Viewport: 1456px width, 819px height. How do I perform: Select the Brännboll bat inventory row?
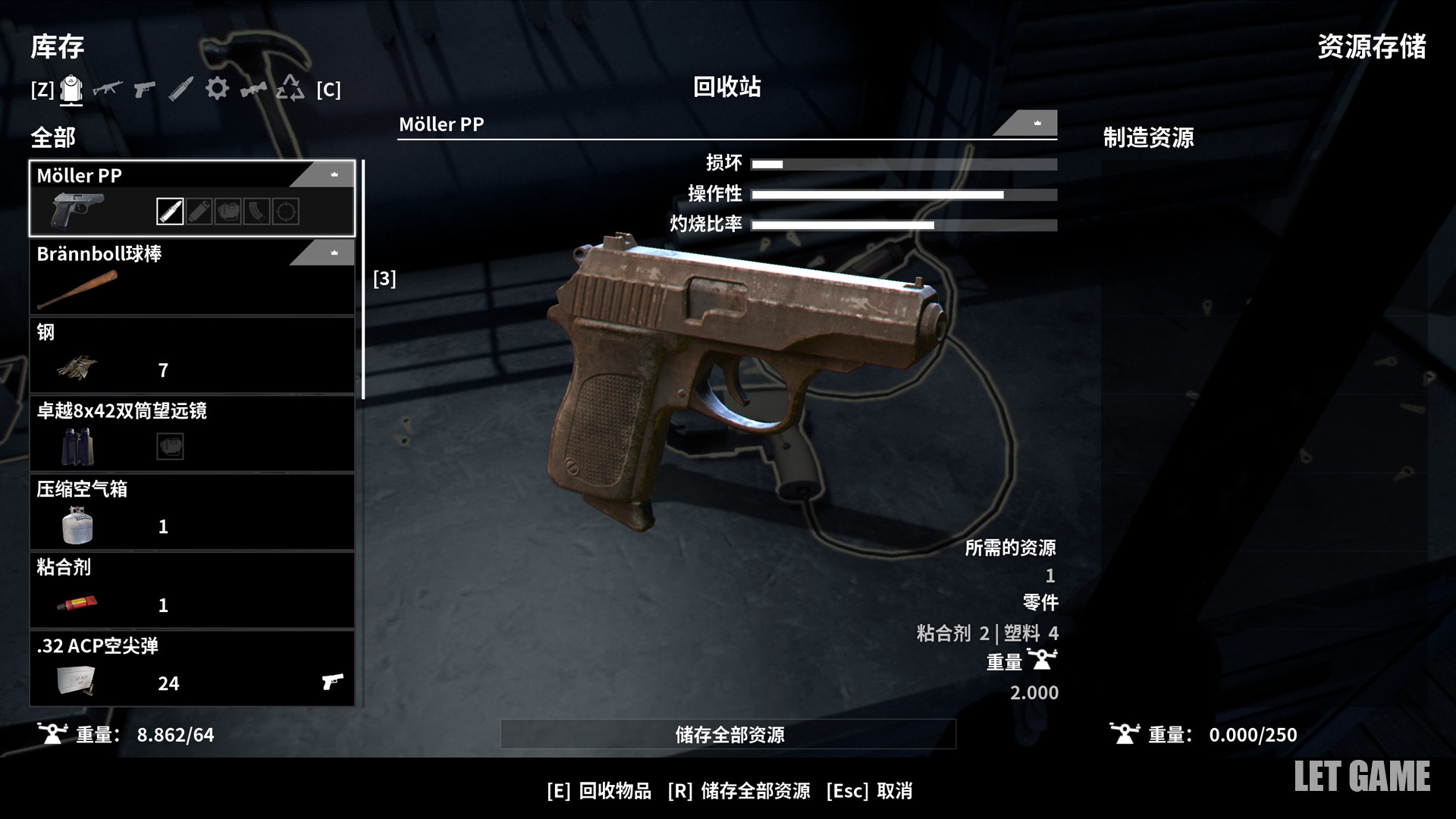pos(192,277)
